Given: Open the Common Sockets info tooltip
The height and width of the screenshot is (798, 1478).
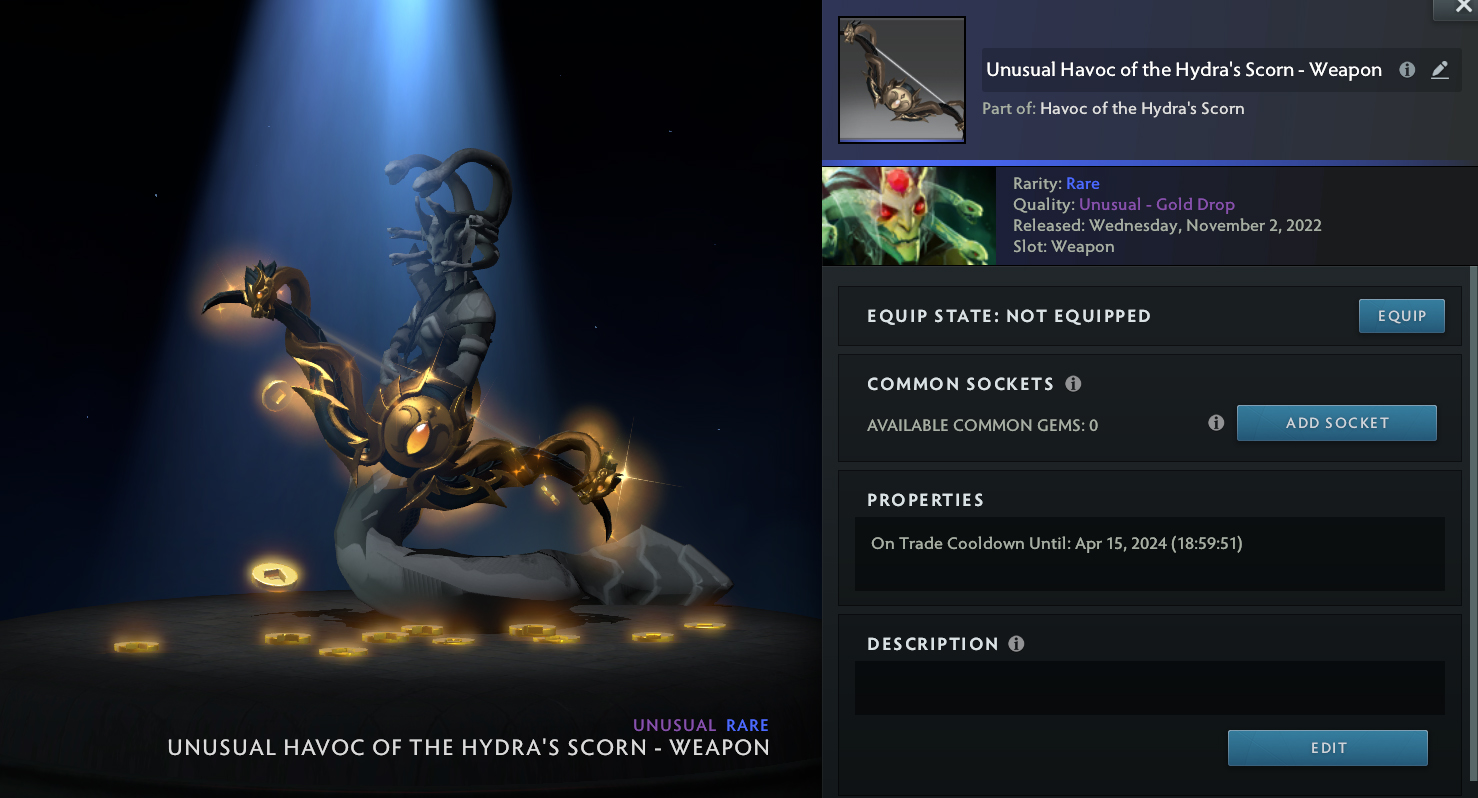Looking at the screenshot, I should tap(1073, 384).
